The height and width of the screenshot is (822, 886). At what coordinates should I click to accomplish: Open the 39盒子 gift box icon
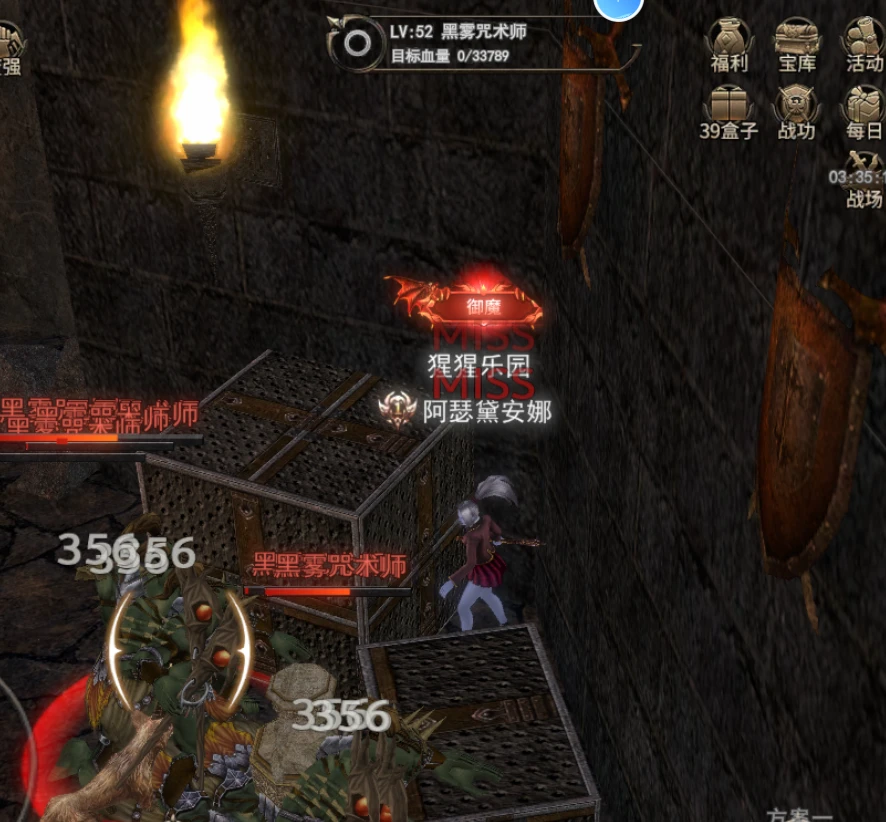pyautogui.click(x=729, y=107)
